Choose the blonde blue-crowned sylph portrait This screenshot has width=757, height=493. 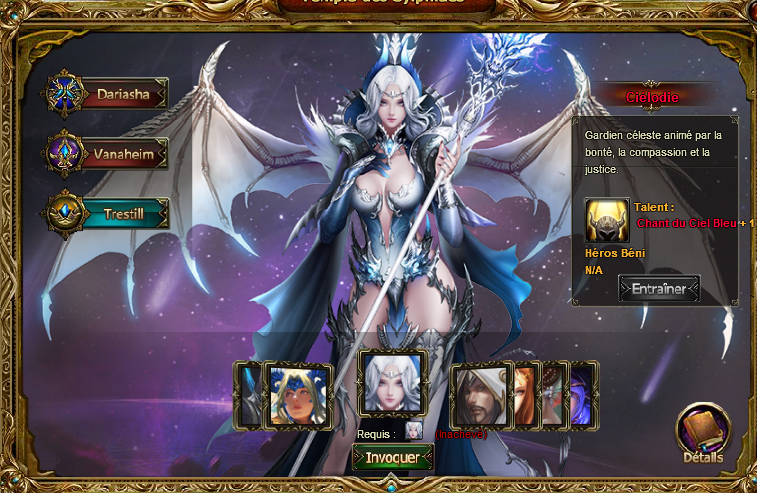point(295,396)
